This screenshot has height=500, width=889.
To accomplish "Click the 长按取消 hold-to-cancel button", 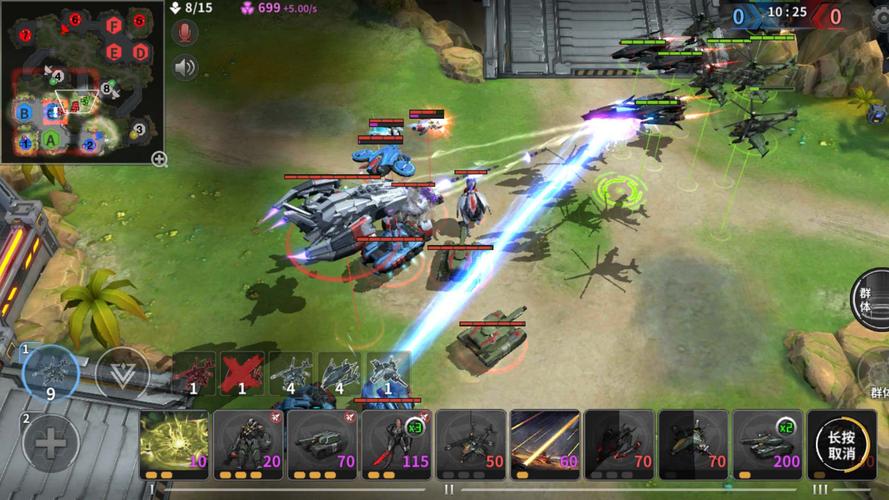I will [841, 443].
